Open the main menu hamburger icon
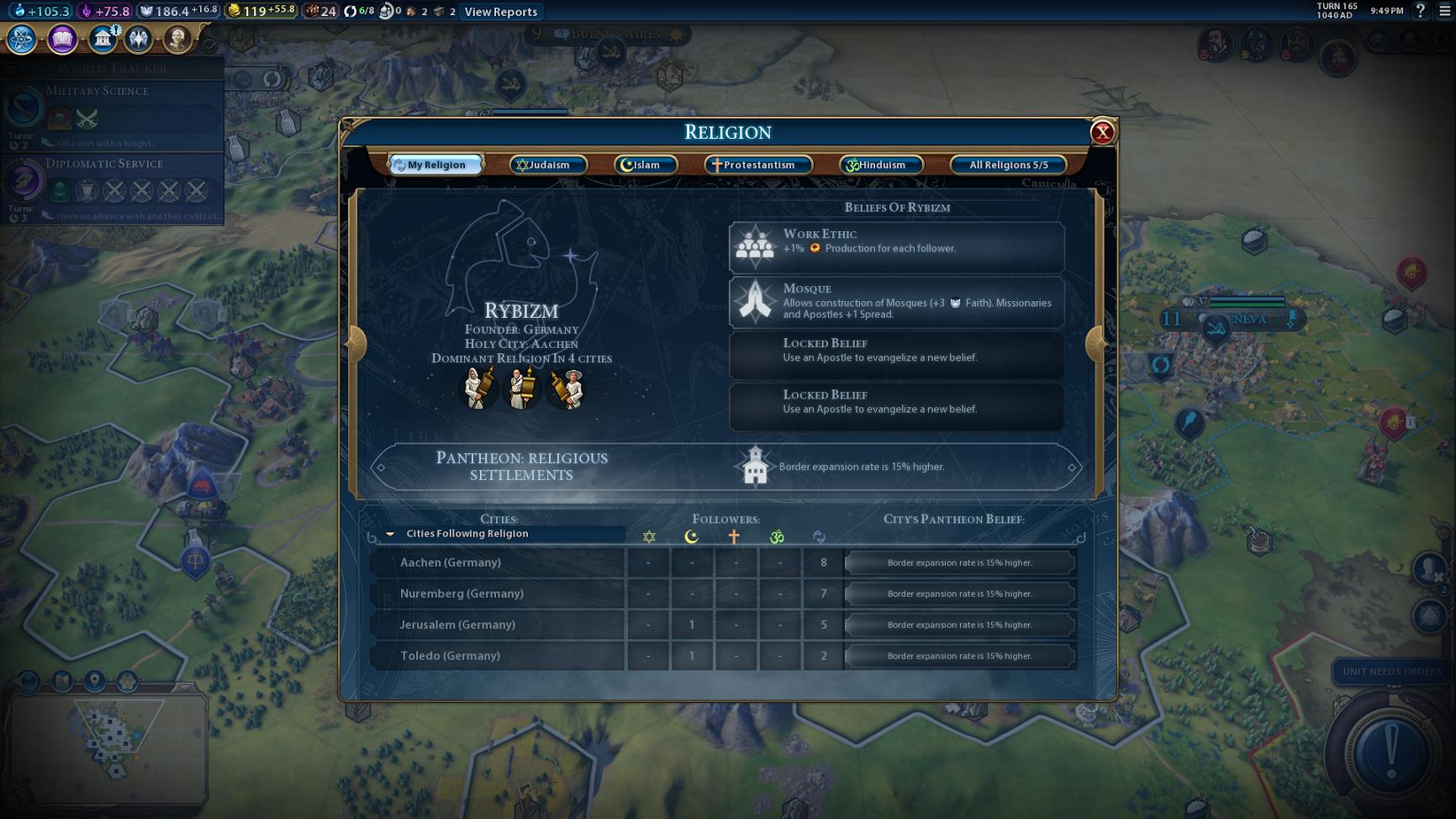This screenshot has width=1456, height=819. pyautogui.click(x=1444, y=11)
